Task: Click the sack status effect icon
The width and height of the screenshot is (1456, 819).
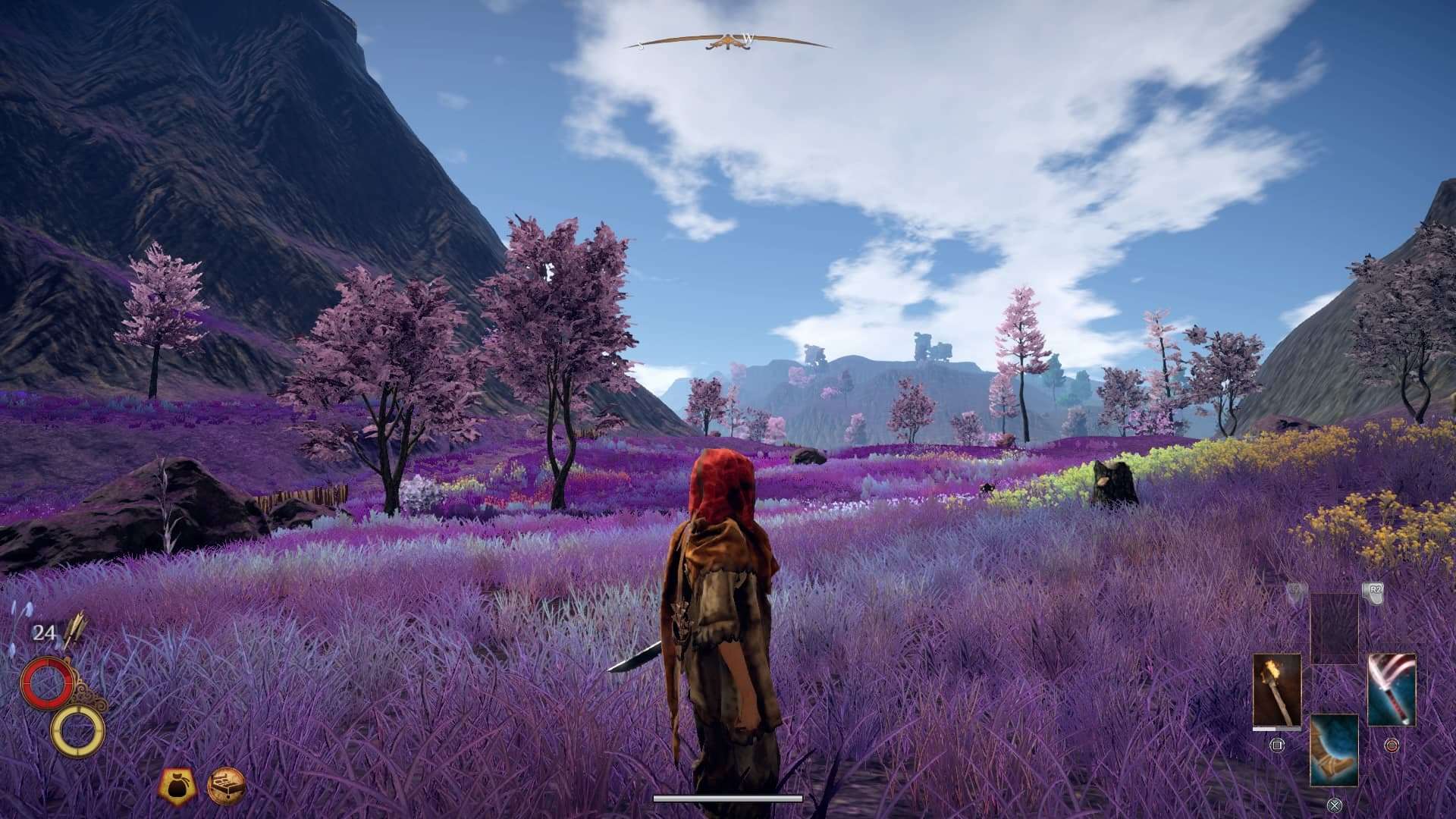Action: point(177,784)
